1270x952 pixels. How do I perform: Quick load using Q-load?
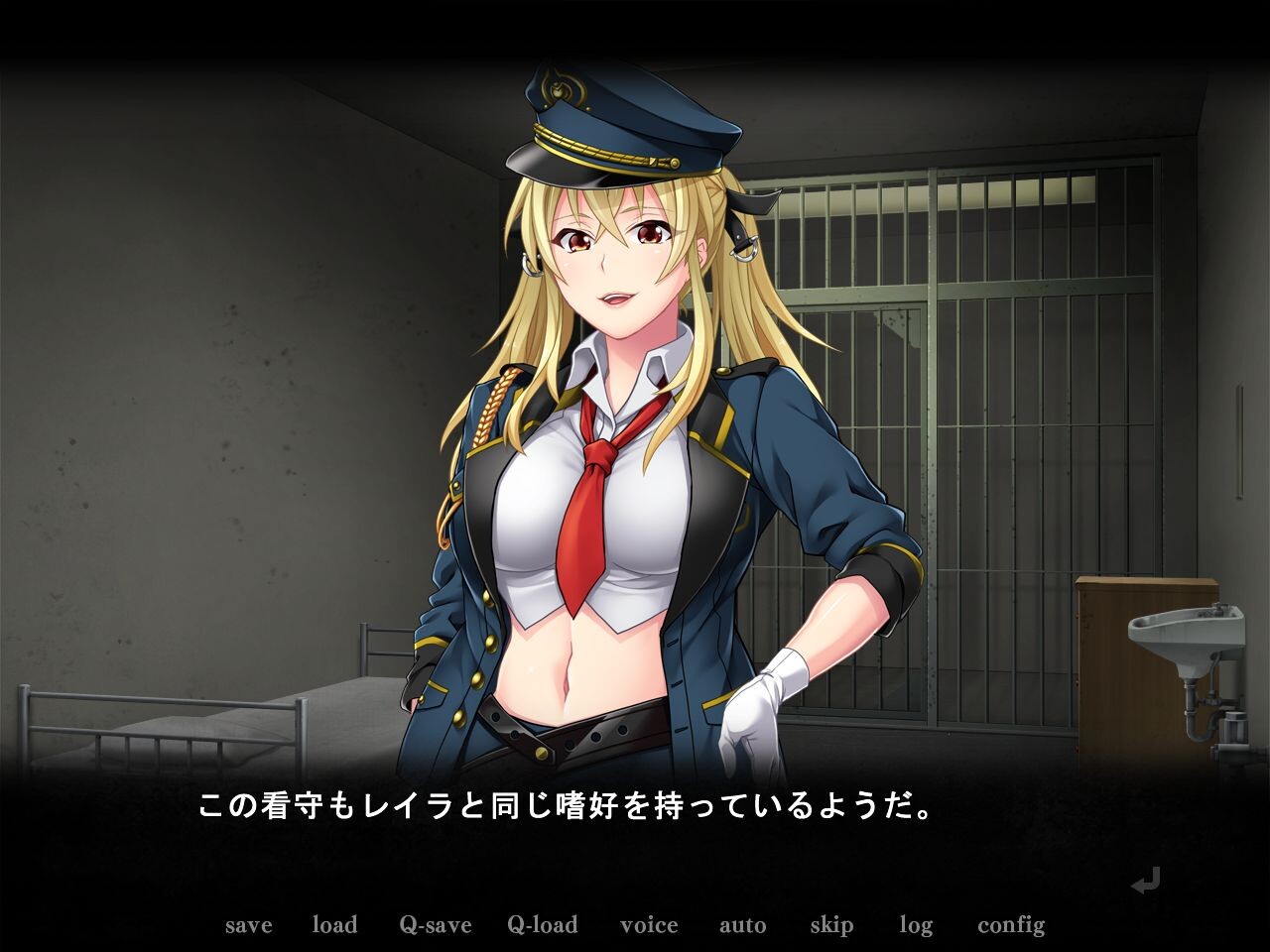point(542,925)
